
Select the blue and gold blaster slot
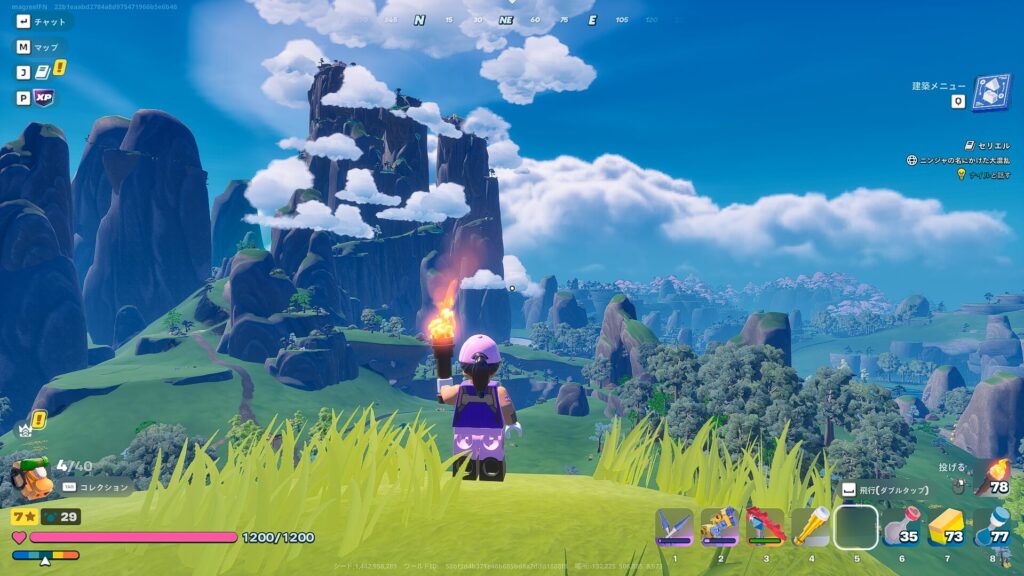point(719,527)
